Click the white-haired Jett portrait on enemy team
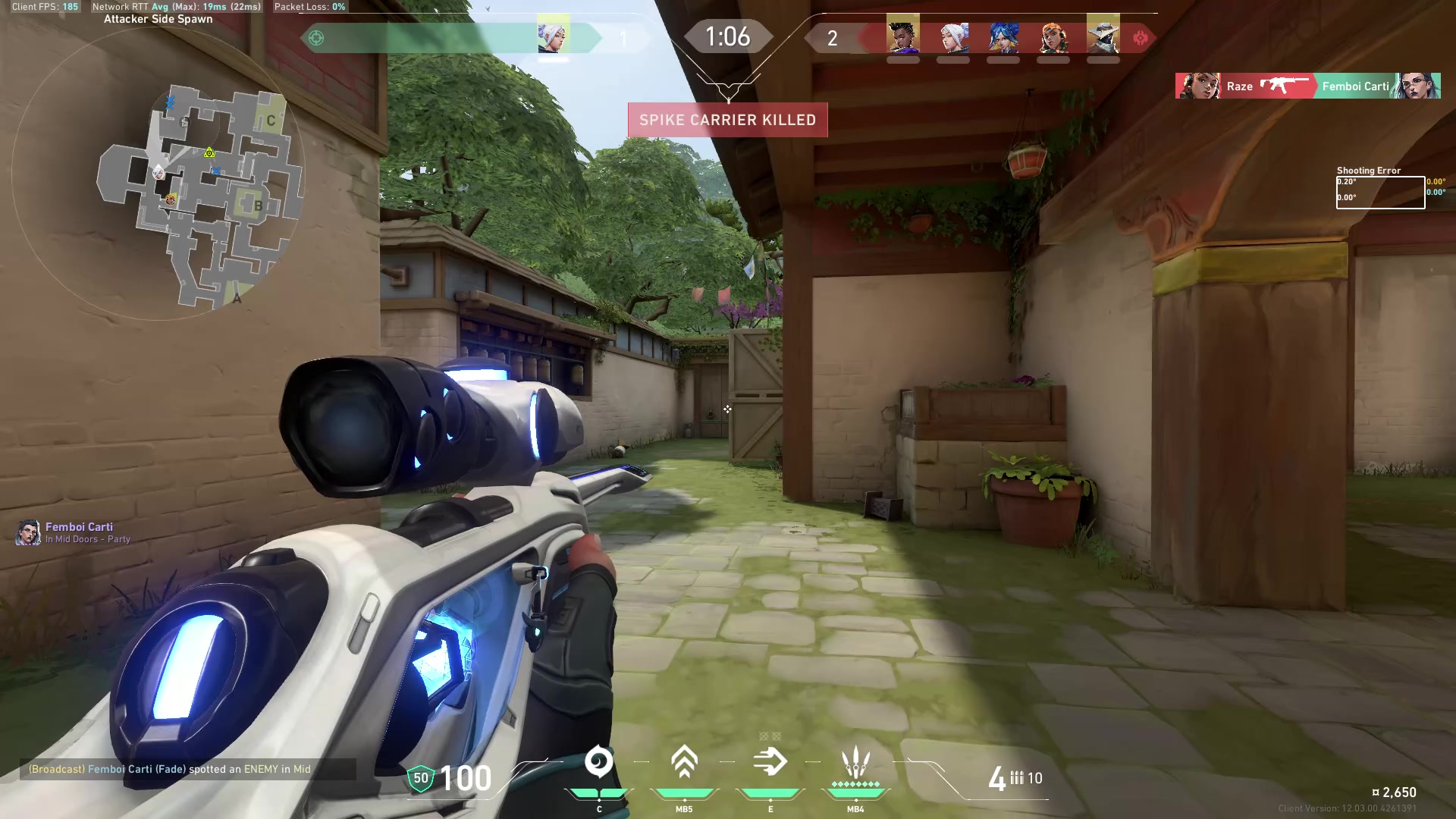This screenshot has width=1456, height=819. pos(953,35)
